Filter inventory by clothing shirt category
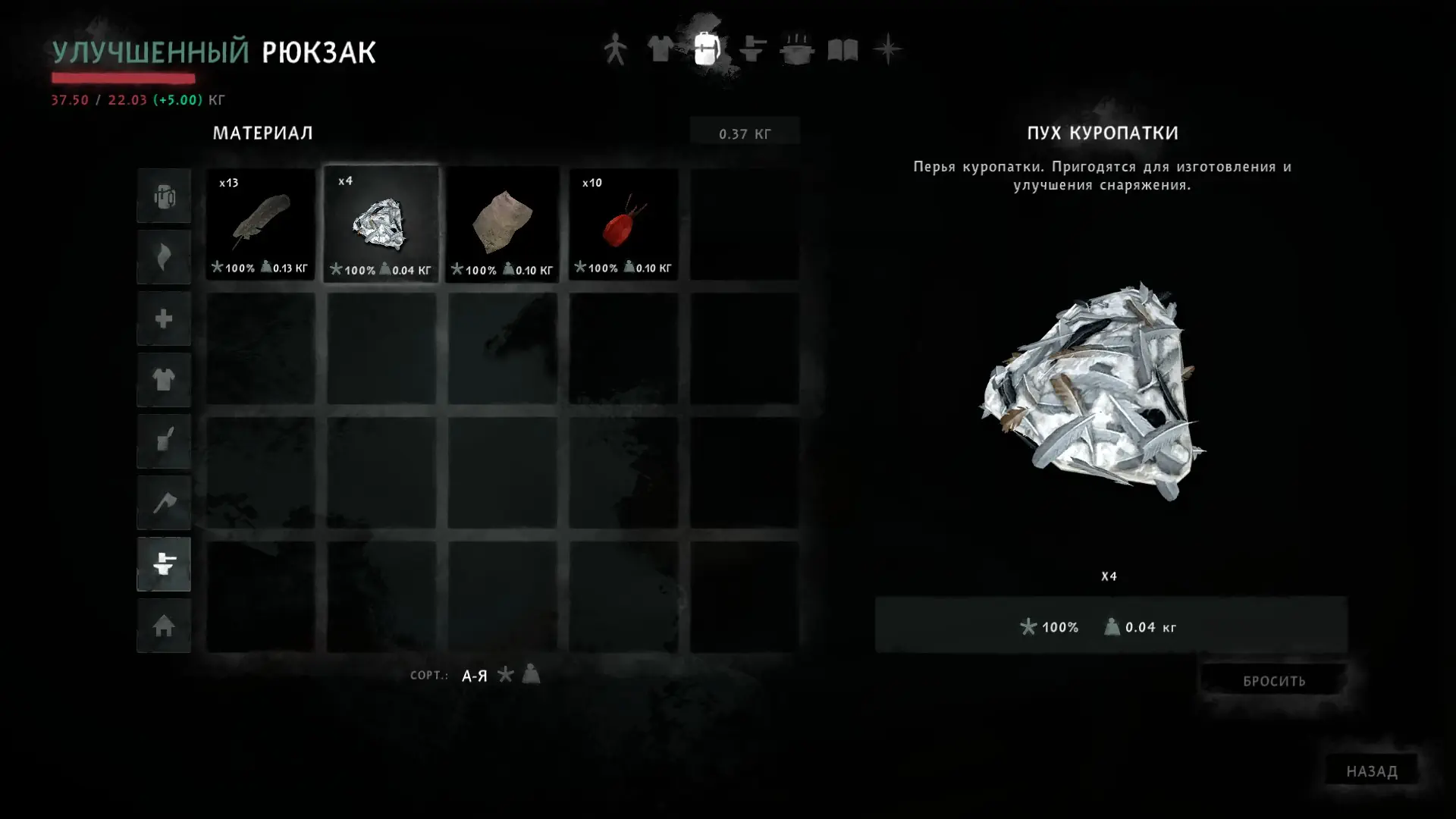Viewport: 1456px width, 819px height. coord(164,380)
